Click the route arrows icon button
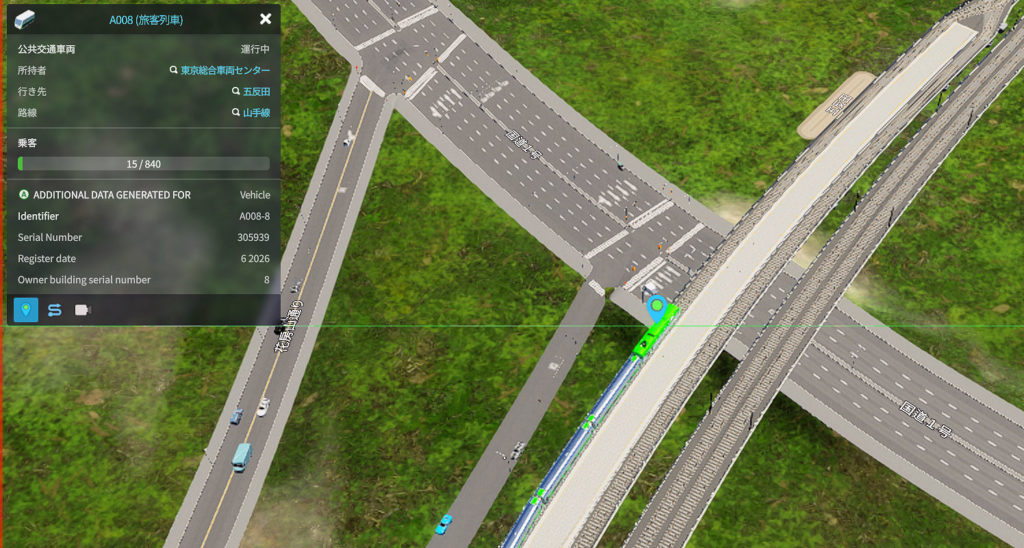This screenshot has width=1024, height=548. [x=55, y=310]
